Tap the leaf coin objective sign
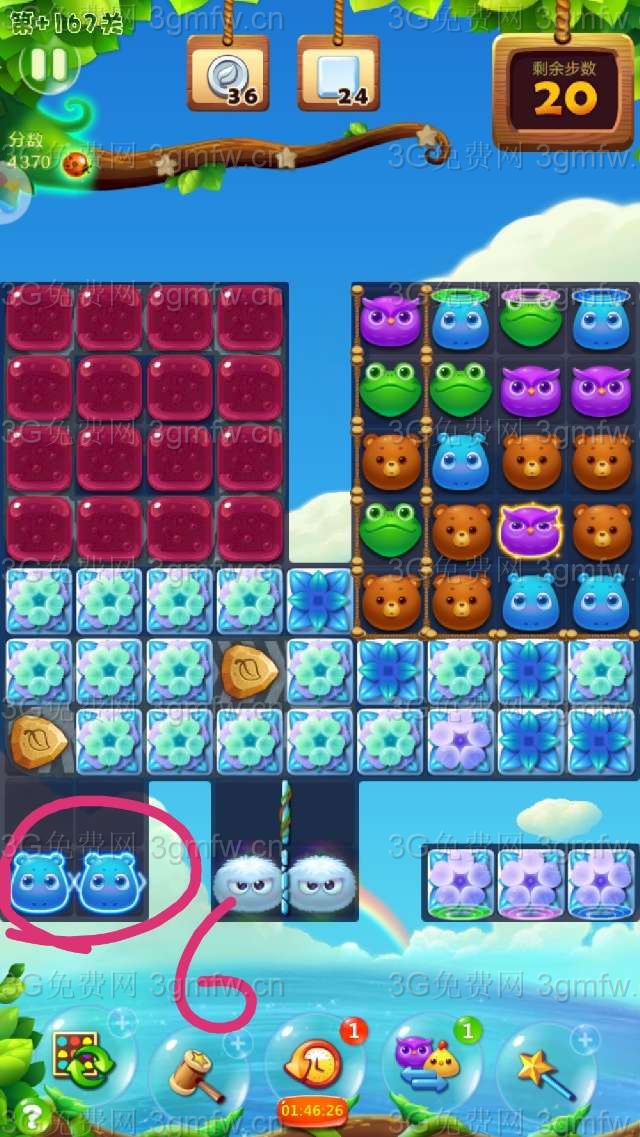 [228, 74]
